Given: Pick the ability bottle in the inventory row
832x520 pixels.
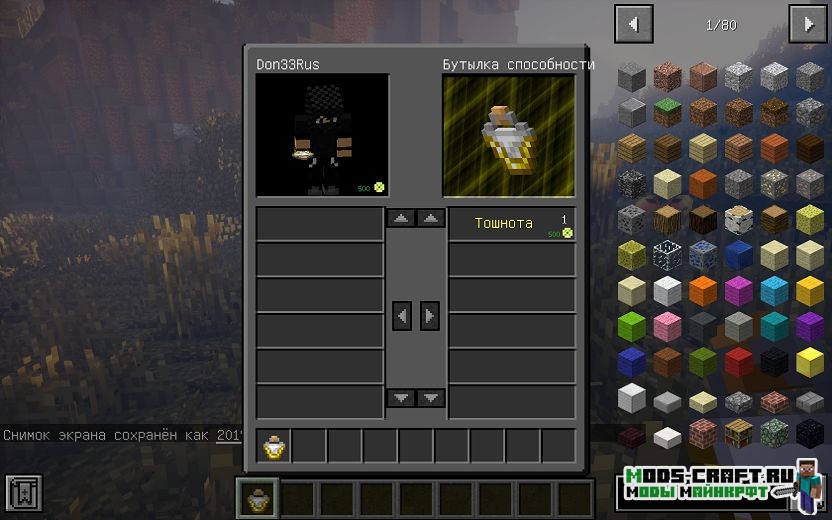Looking at the screenshot, I should click(x=274, y=446).
